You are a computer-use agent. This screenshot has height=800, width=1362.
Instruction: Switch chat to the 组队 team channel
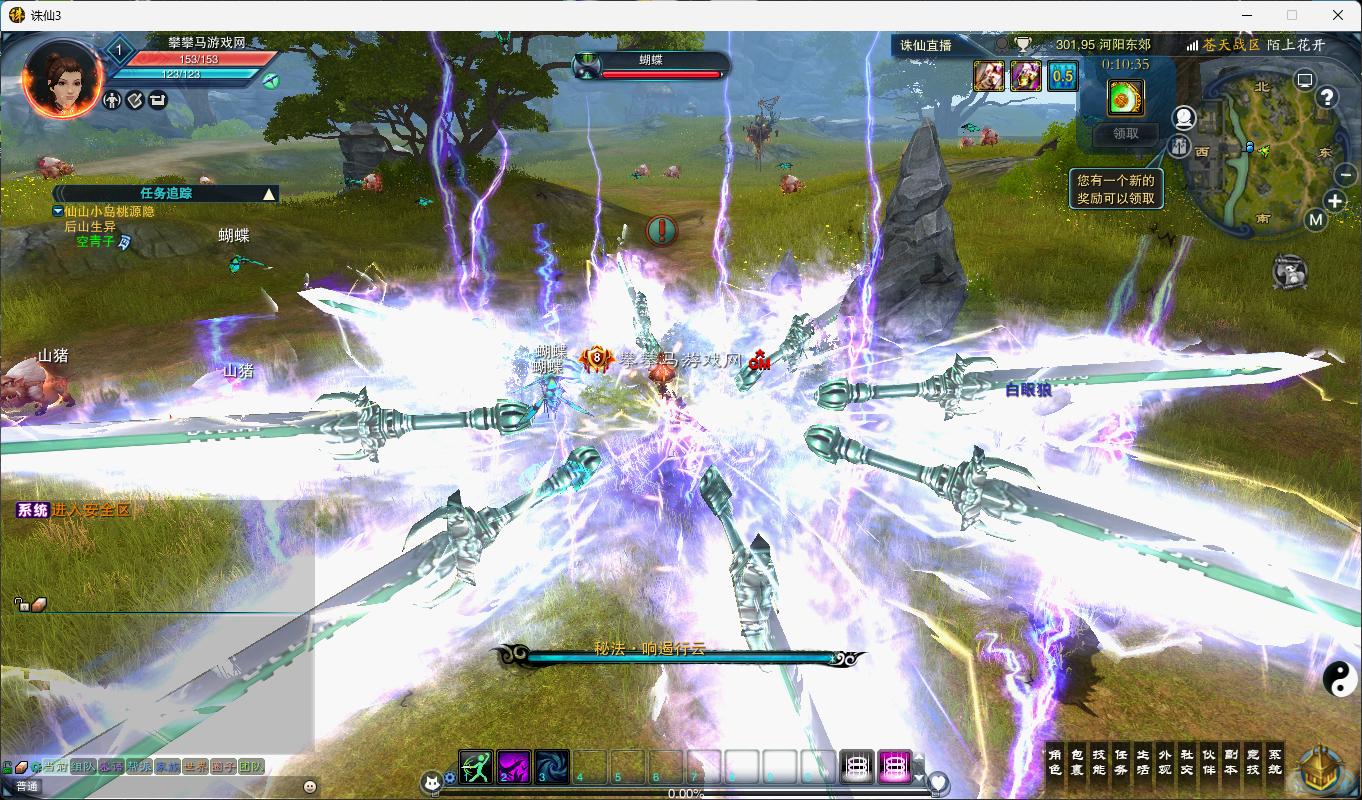(x=83, y=767)
